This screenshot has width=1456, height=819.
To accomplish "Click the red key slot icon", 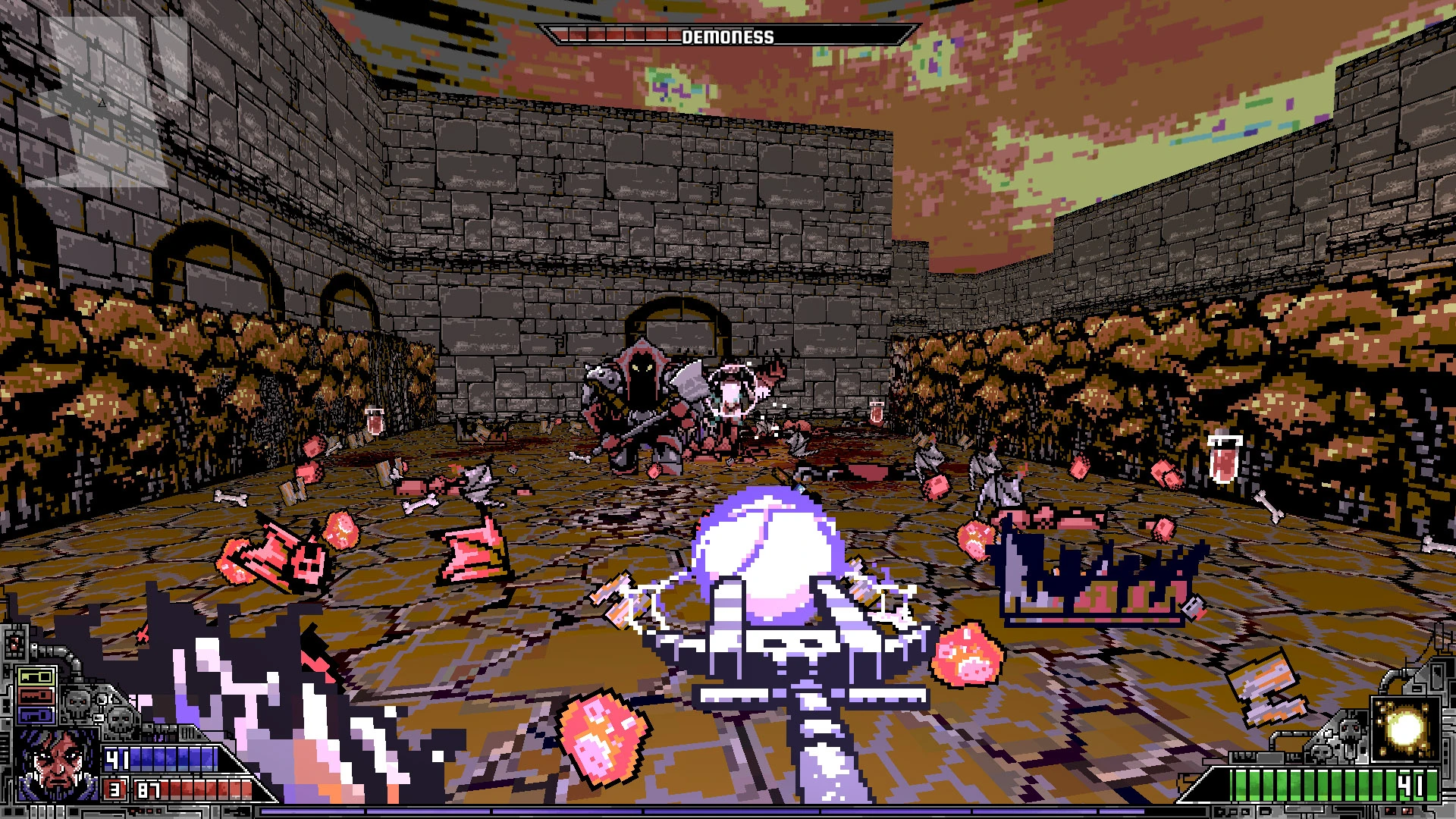I will pos(36,695).
